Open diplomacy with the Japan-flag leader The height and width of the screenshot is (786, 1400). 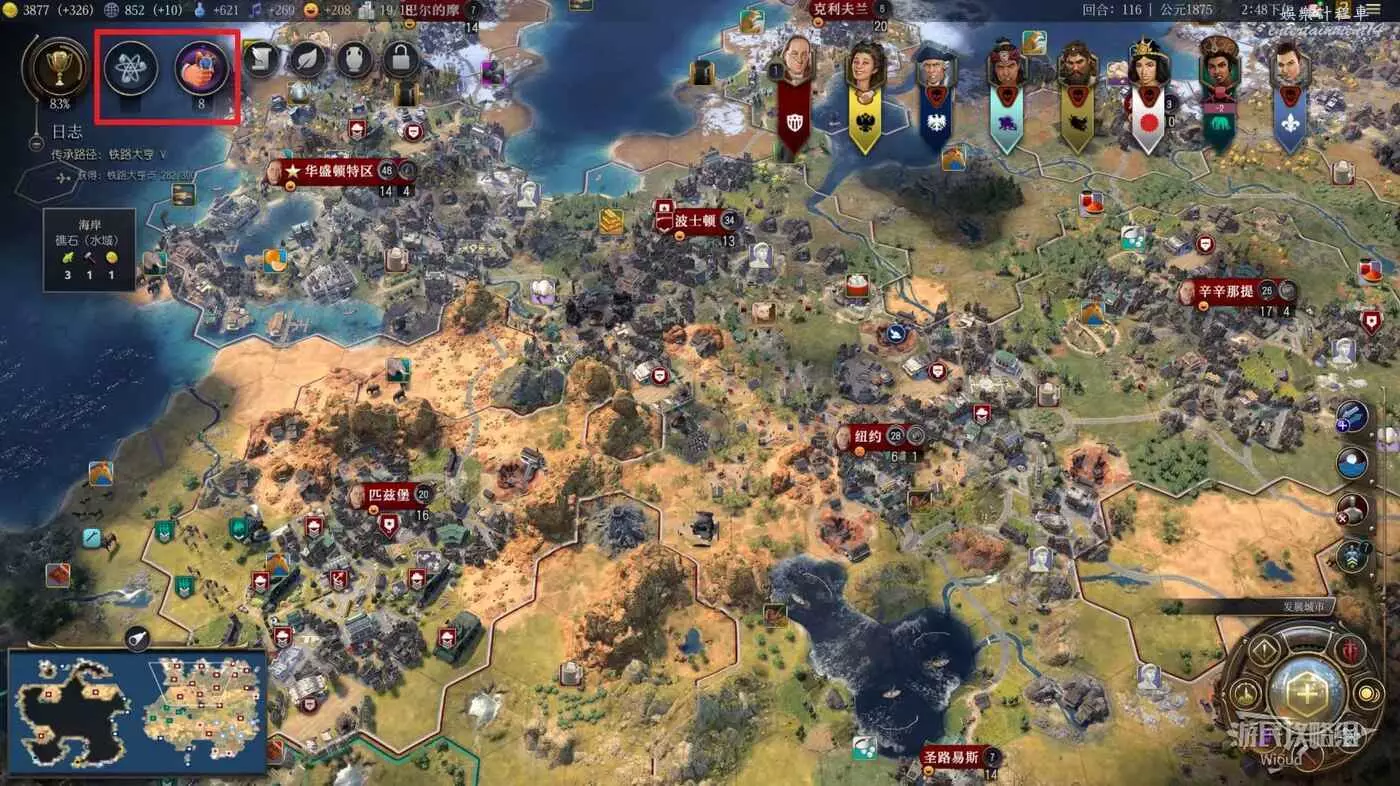(1148, 66)
